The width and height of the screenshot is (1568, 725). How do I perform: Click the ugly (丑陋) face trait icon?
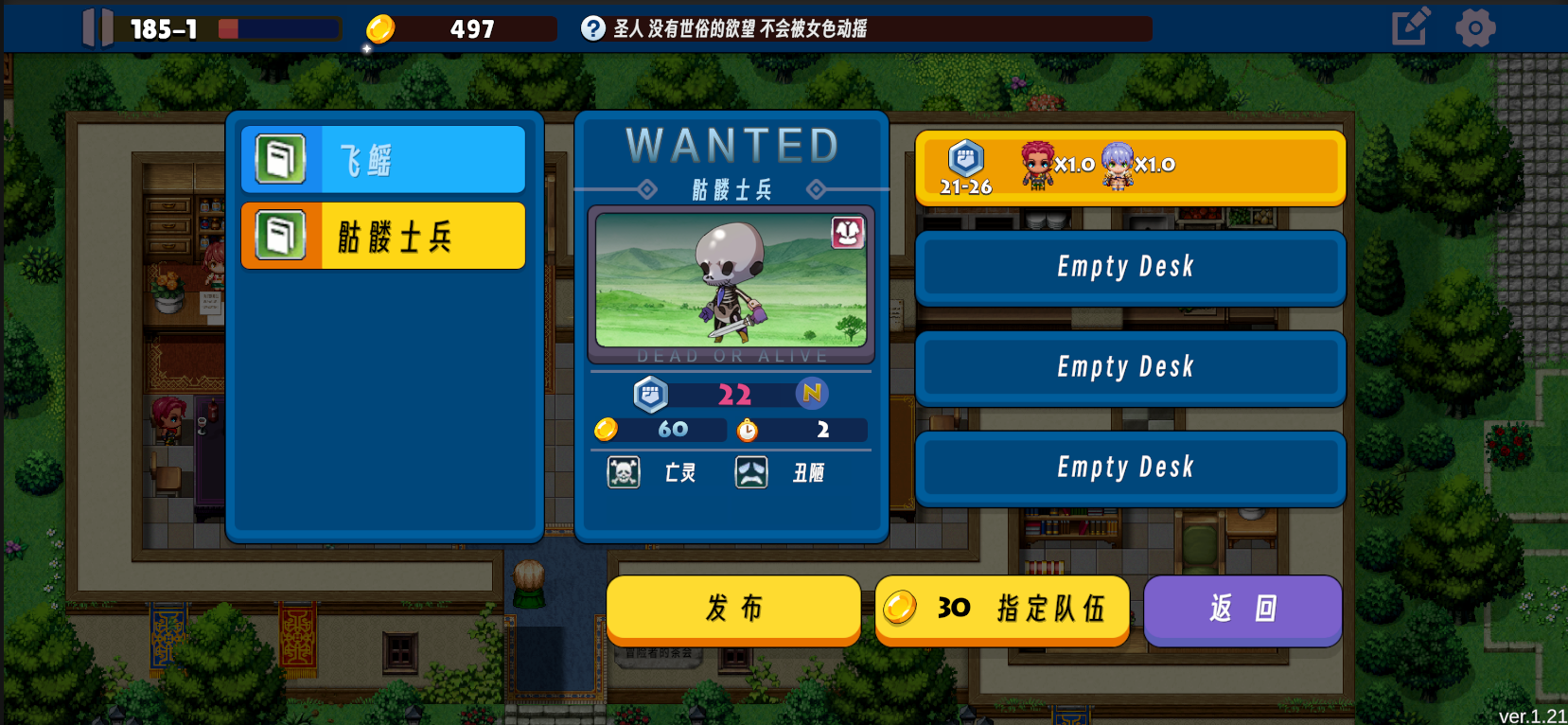[750, 472]
